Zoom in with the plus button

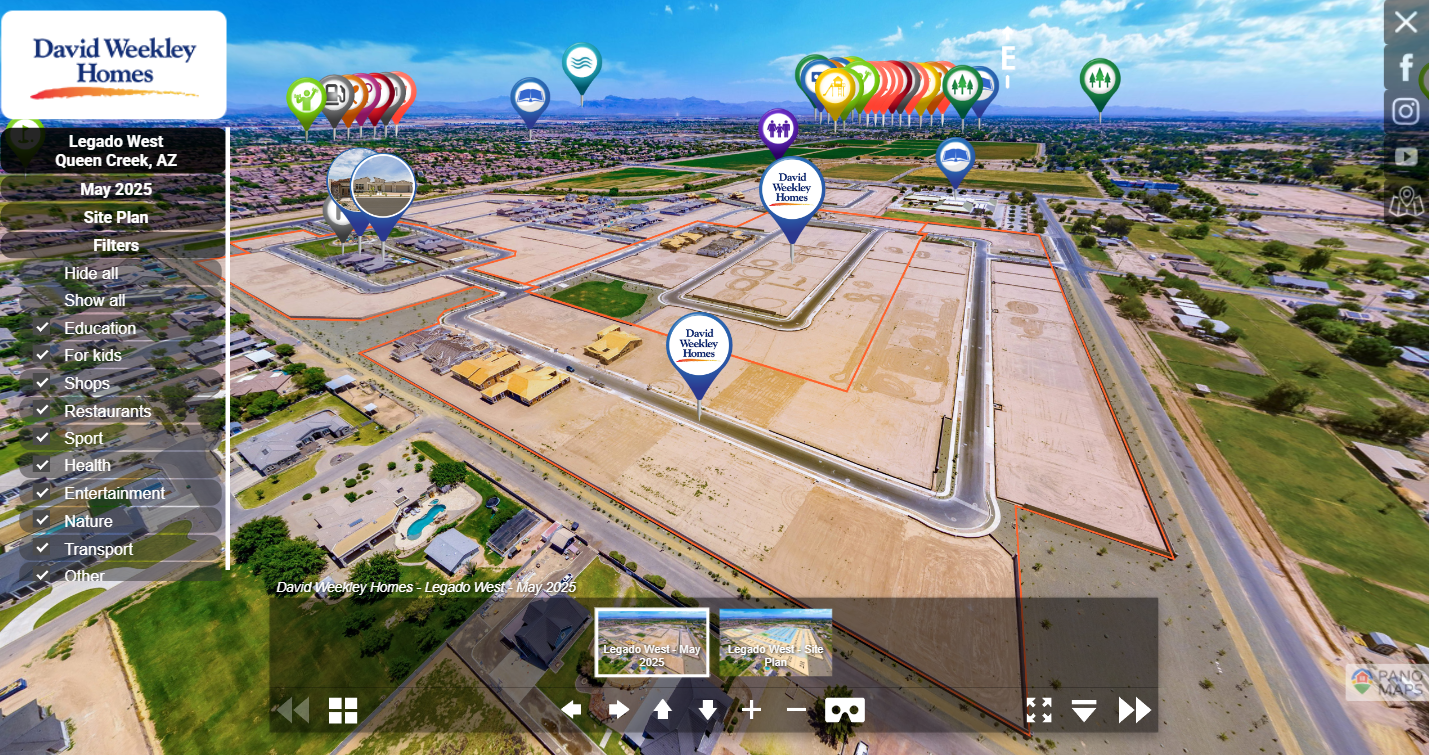point(751,710)
